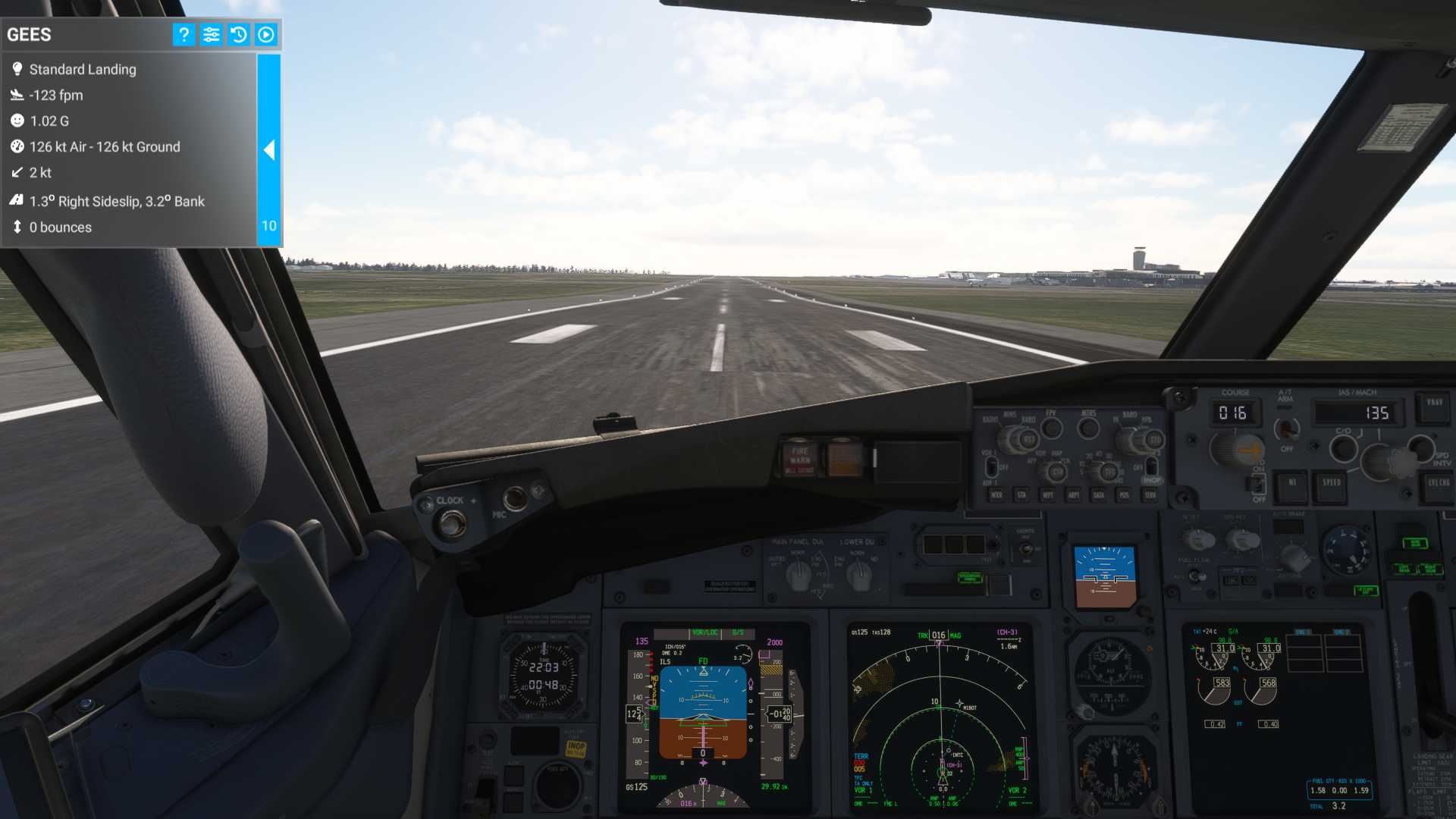Viewport: 1456px width, 819px height.
Task: View the GEES landing history
Action: (238, 34)
